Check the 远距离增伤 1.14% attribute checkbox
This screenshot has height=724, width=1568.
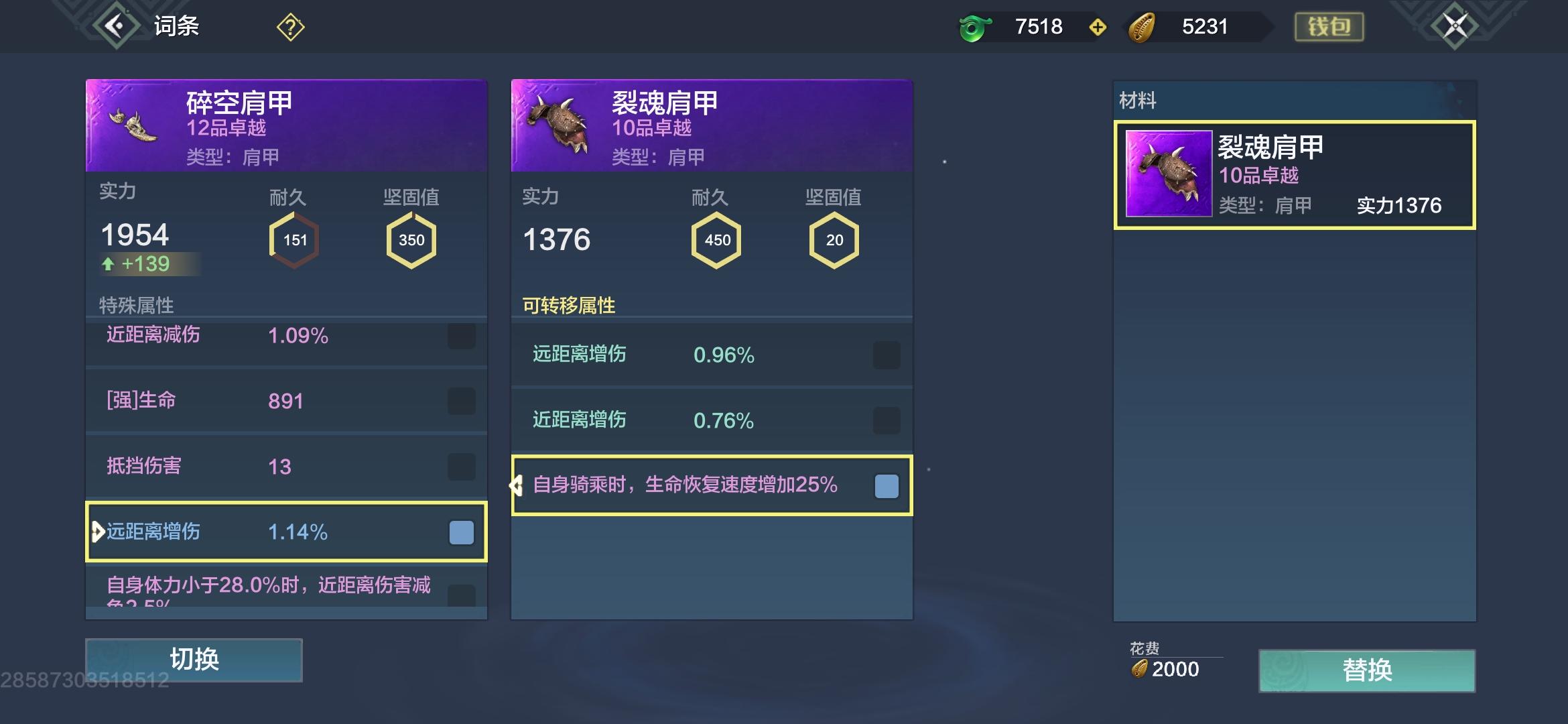(x=461, y=532)
